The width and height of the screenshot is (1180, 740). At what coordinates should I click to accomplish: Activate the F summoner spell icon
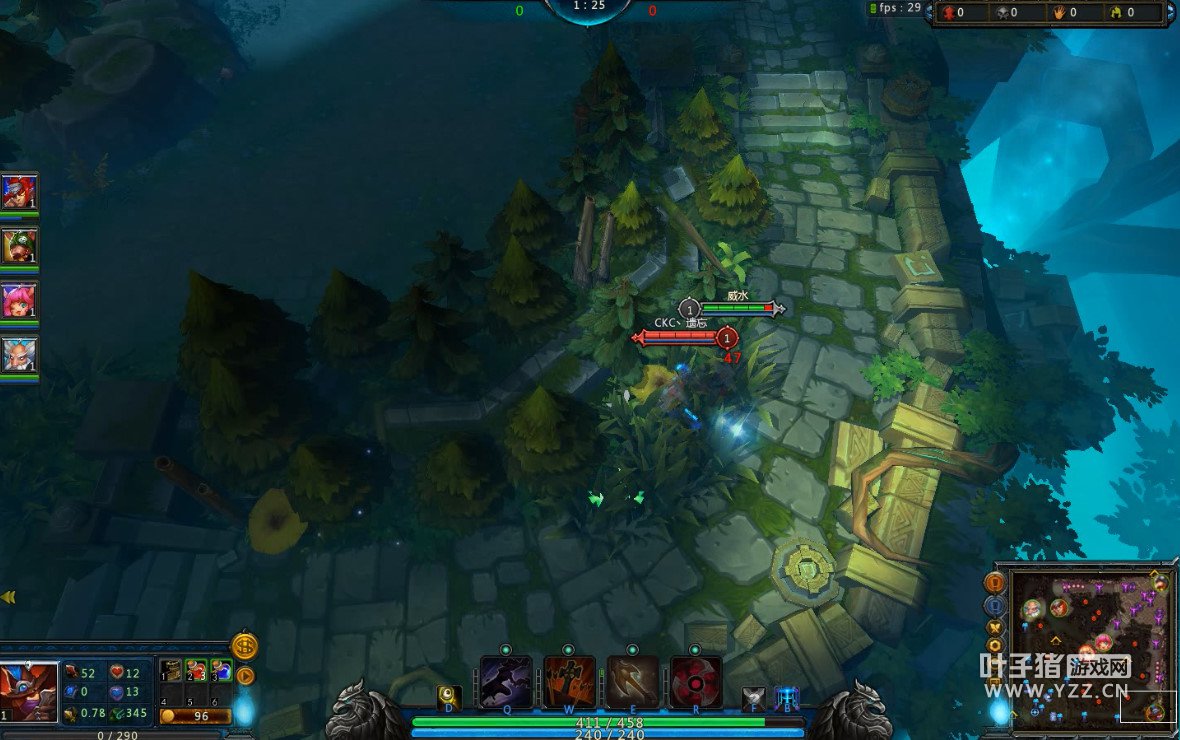(754, 698)
